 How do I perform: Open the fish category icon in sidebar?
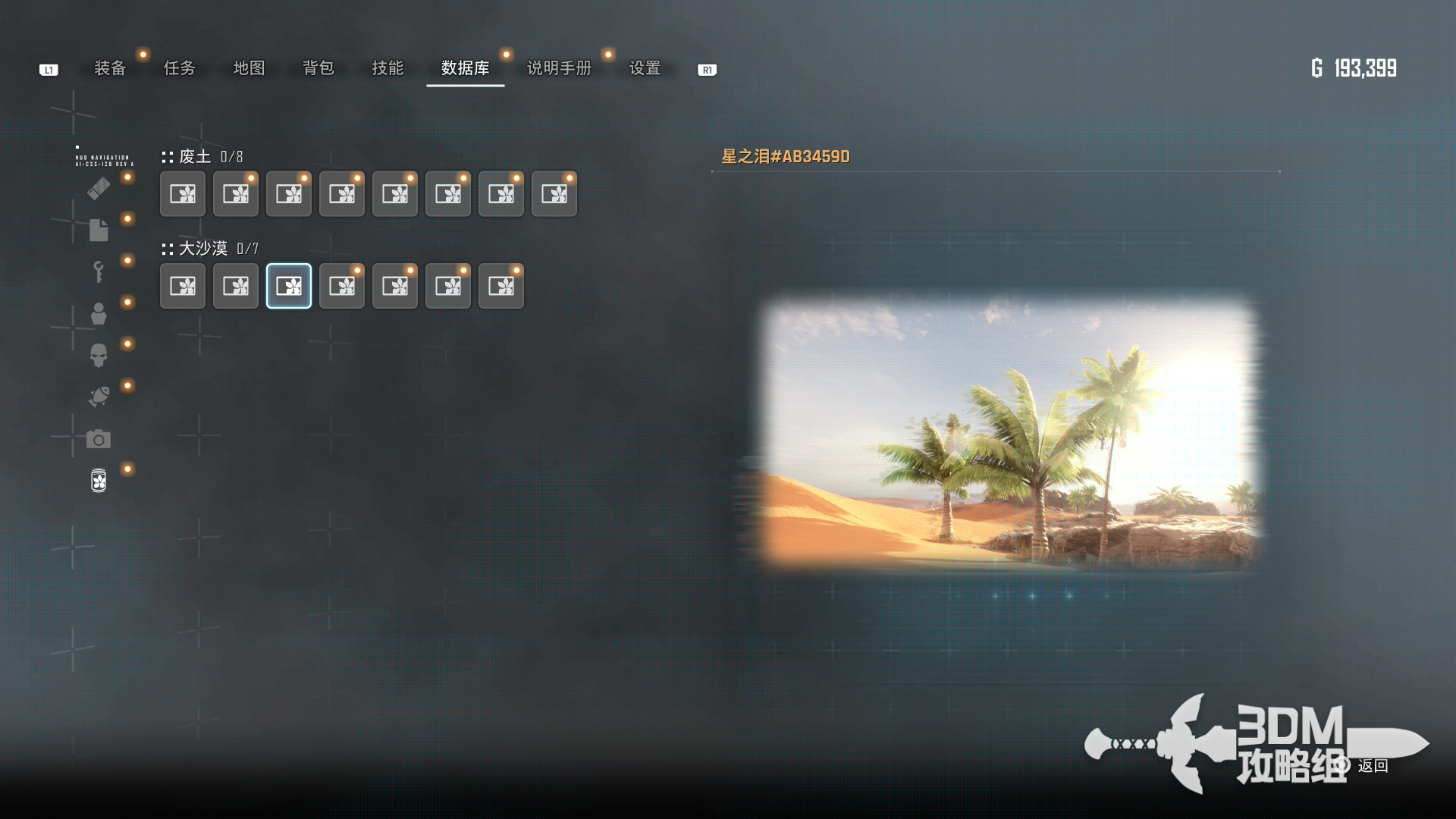coord(99,397)
